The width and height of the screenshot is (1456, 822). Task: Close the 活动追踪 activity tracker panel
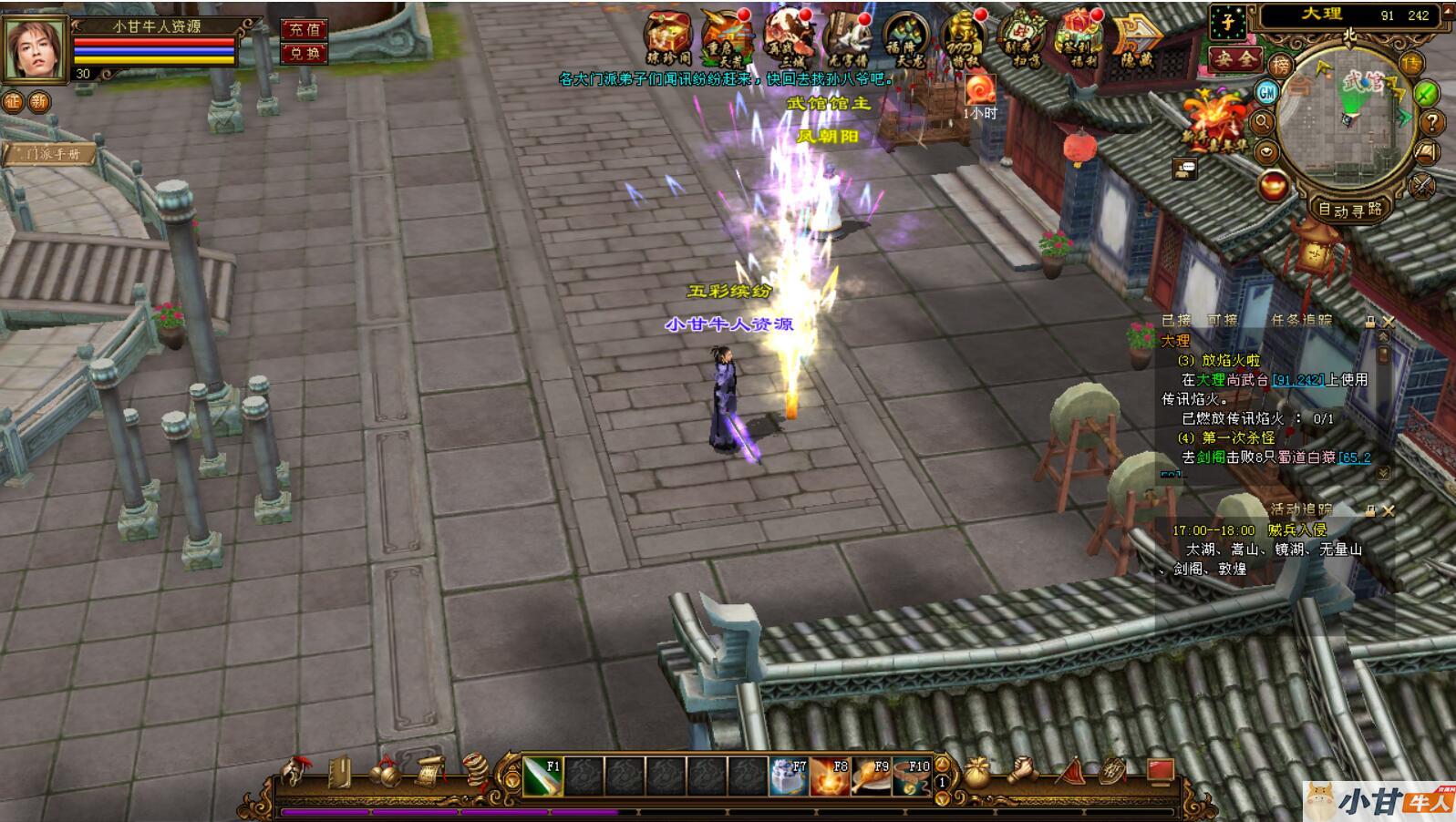(1388, 511)
